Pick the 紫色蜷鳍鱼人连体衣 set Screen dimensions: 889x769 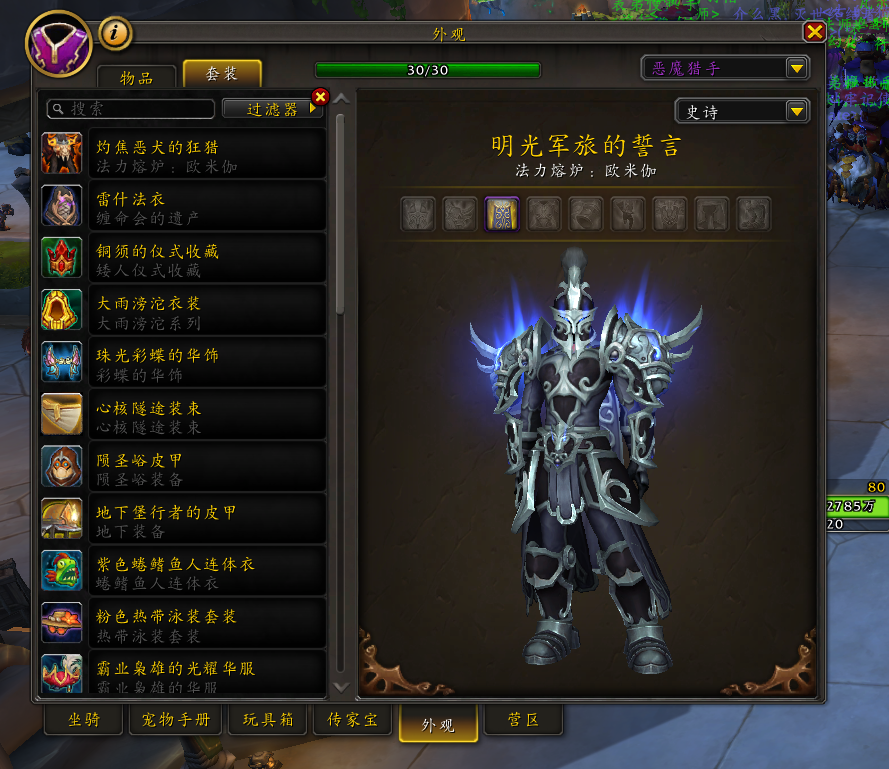tap(184, 571)
